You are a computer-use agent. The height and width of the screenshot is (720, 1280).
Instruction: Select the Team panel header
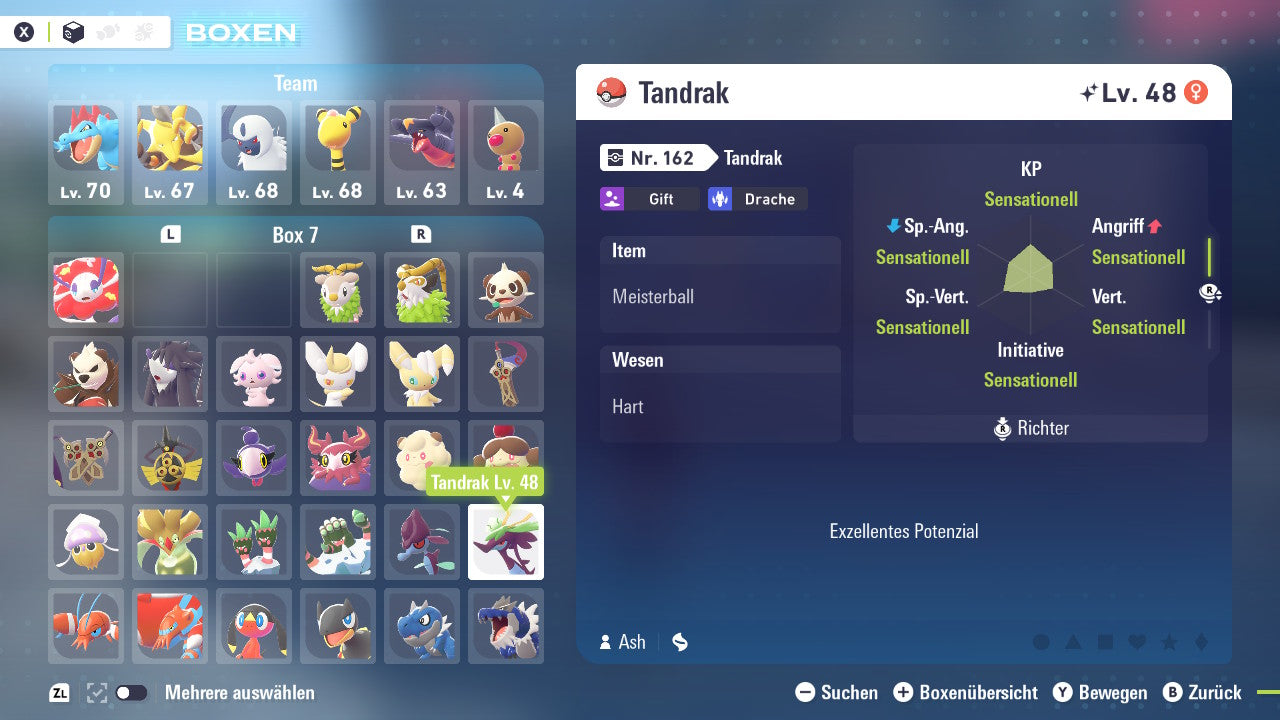tap(295, 83)
